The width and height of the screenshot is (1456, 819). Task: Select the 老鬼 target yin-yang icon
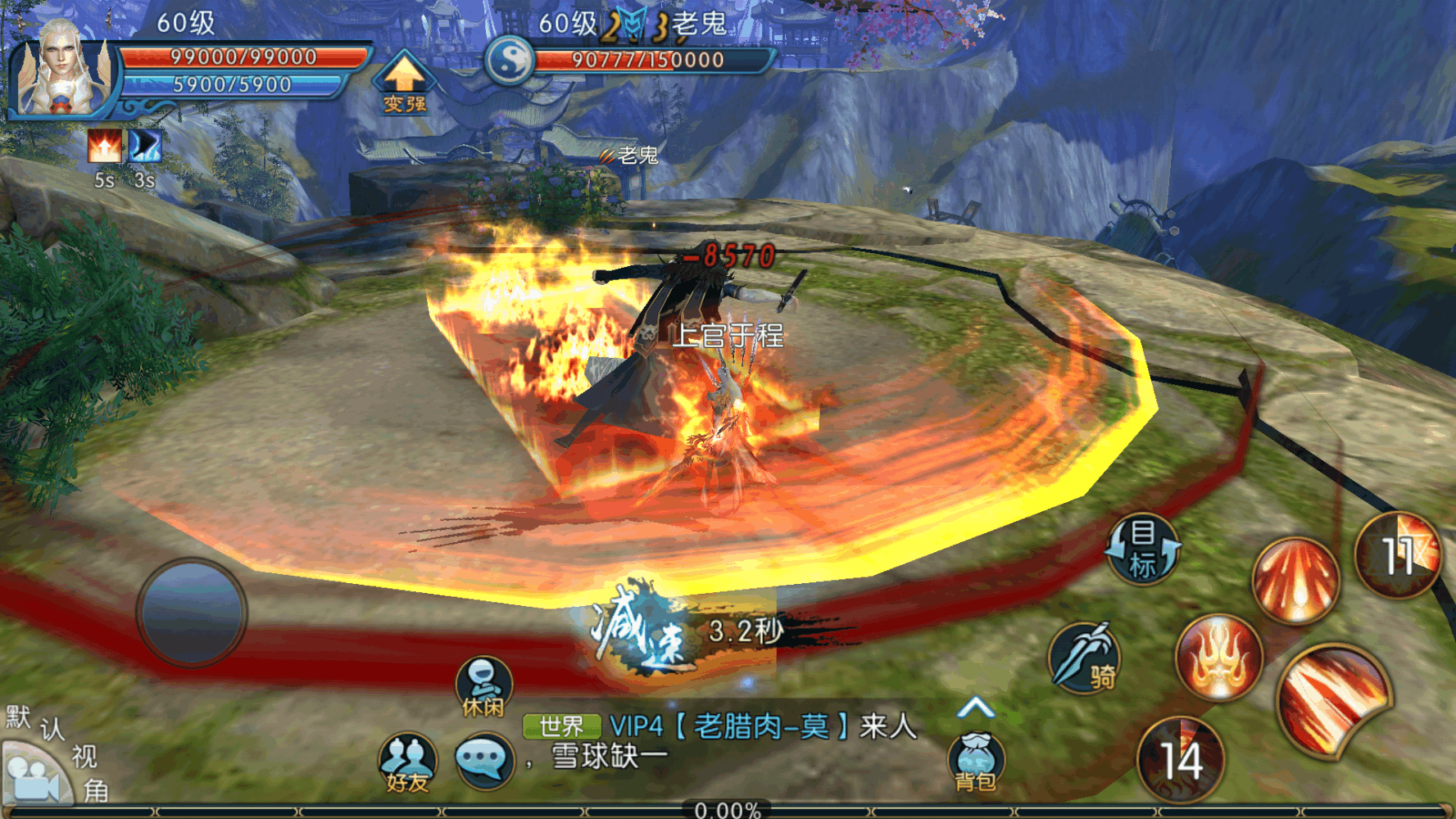tap(510, 60)
